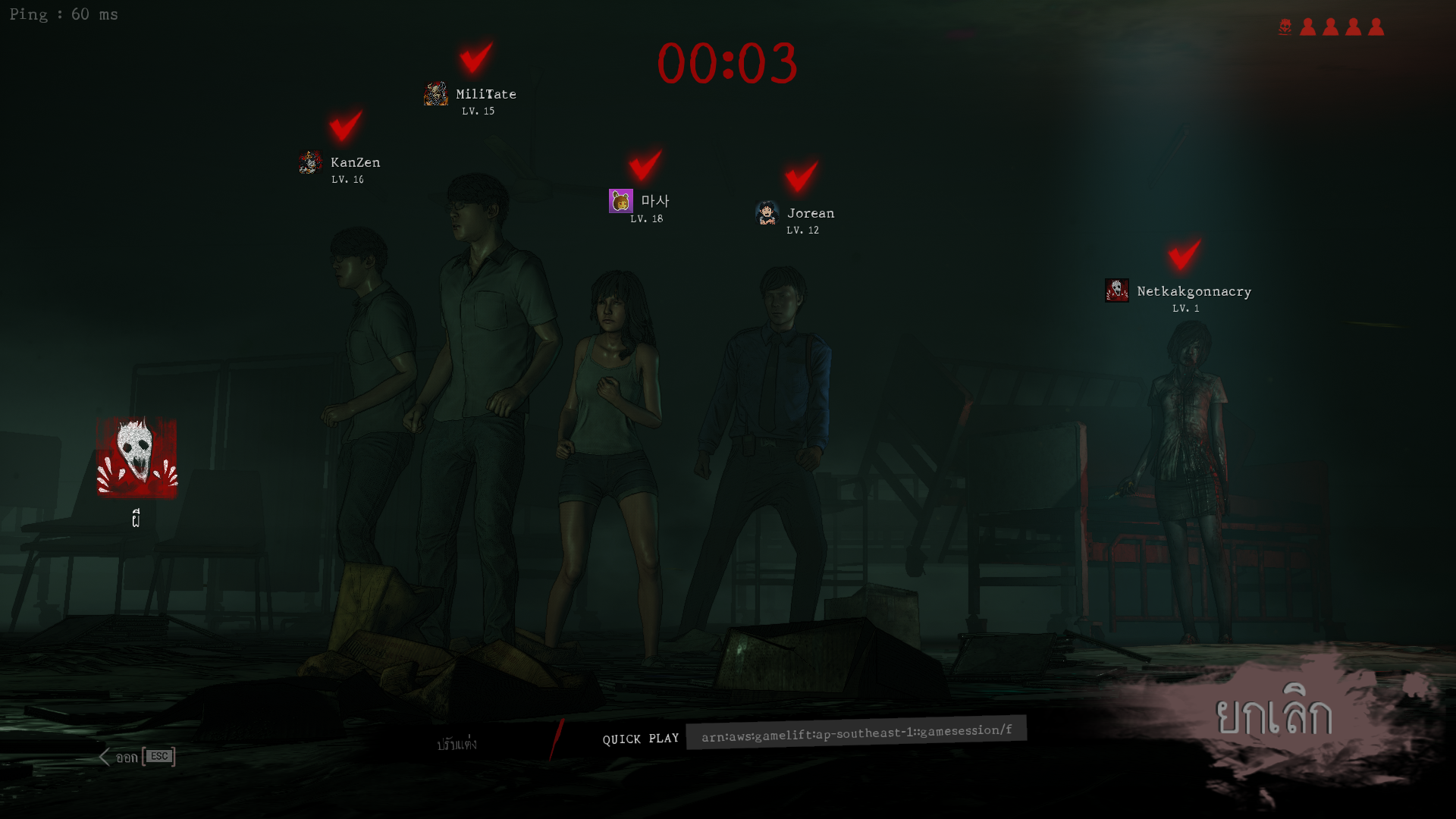Select player KanZen's name tag
This screenshot has width=1456, height=819.
click(x=355, y=162)
